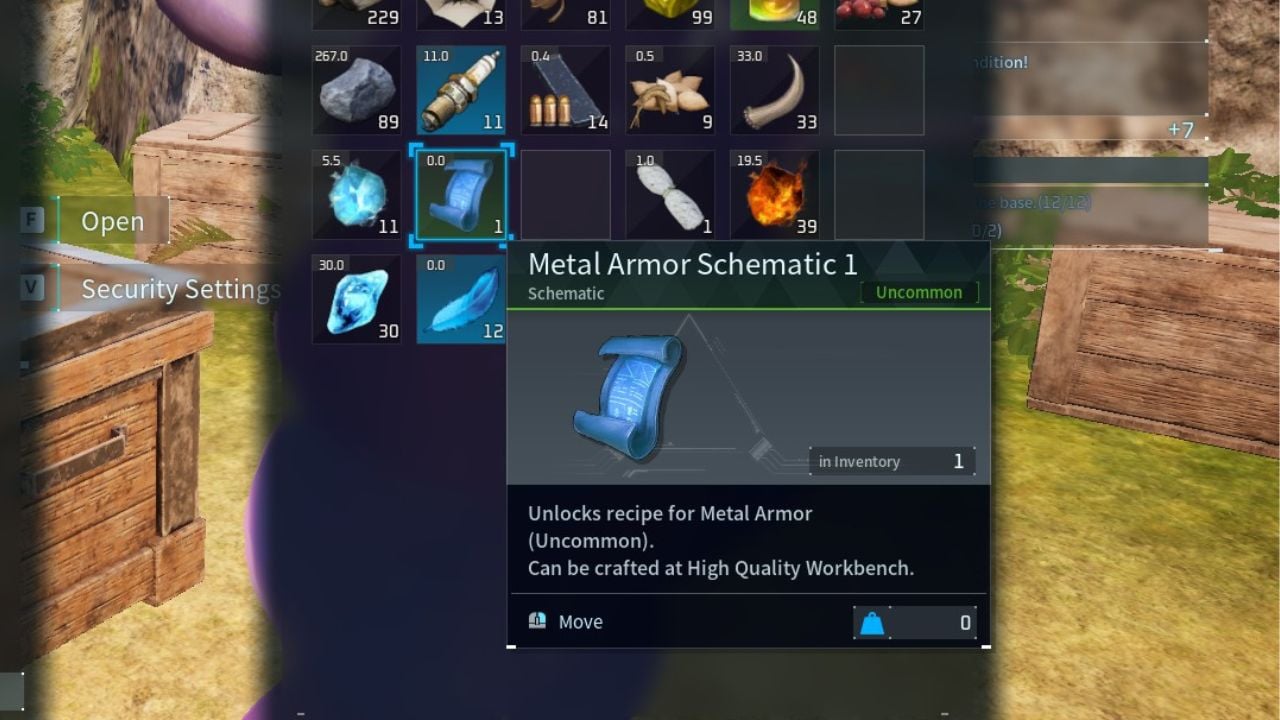Select the Metal Armor Schematic 1 scroll
This screenshot has width=1280, height=720.
[461, 195]
